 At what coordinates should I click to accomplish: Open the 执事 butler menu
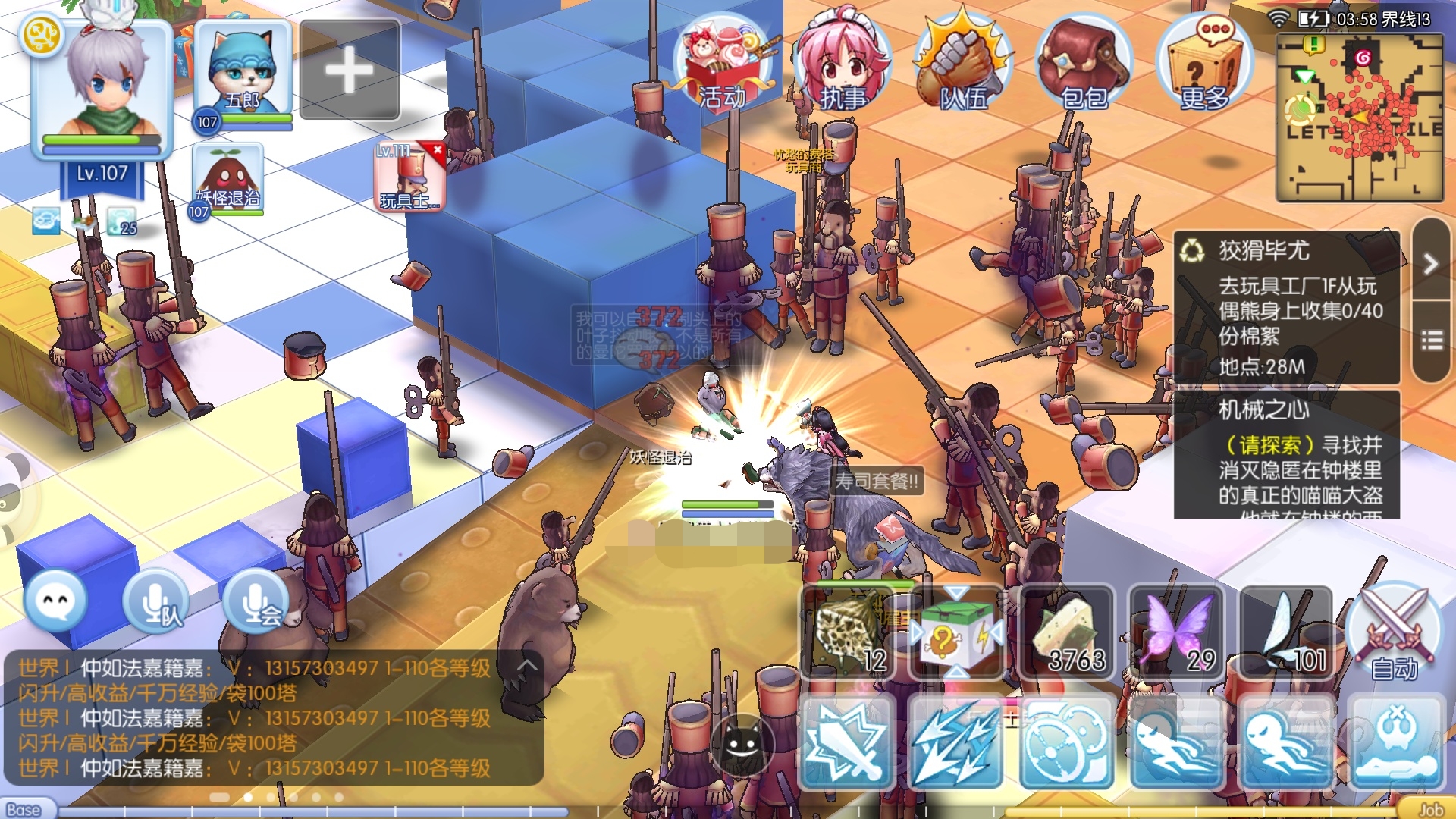842,64
